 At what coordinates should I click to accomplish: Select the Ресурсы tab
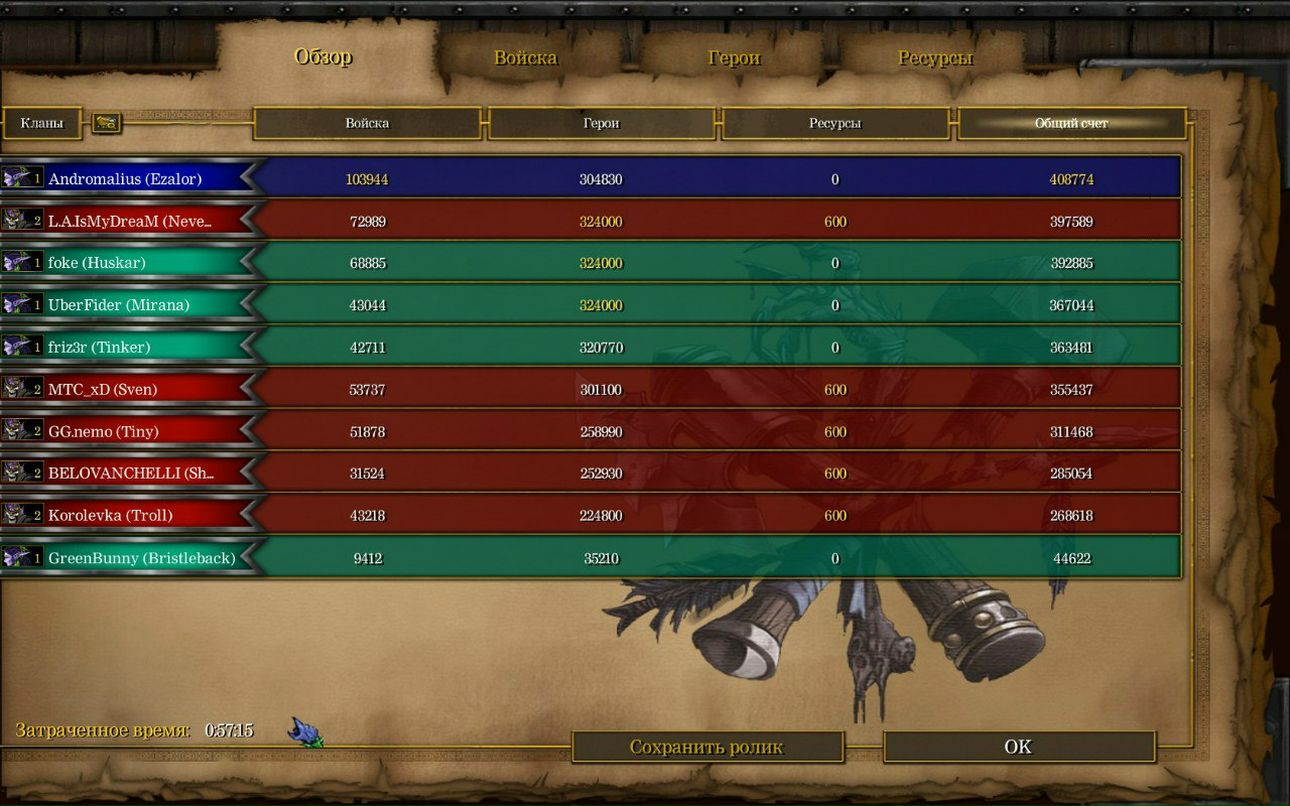pyautogui.click(x=935, y=58)
